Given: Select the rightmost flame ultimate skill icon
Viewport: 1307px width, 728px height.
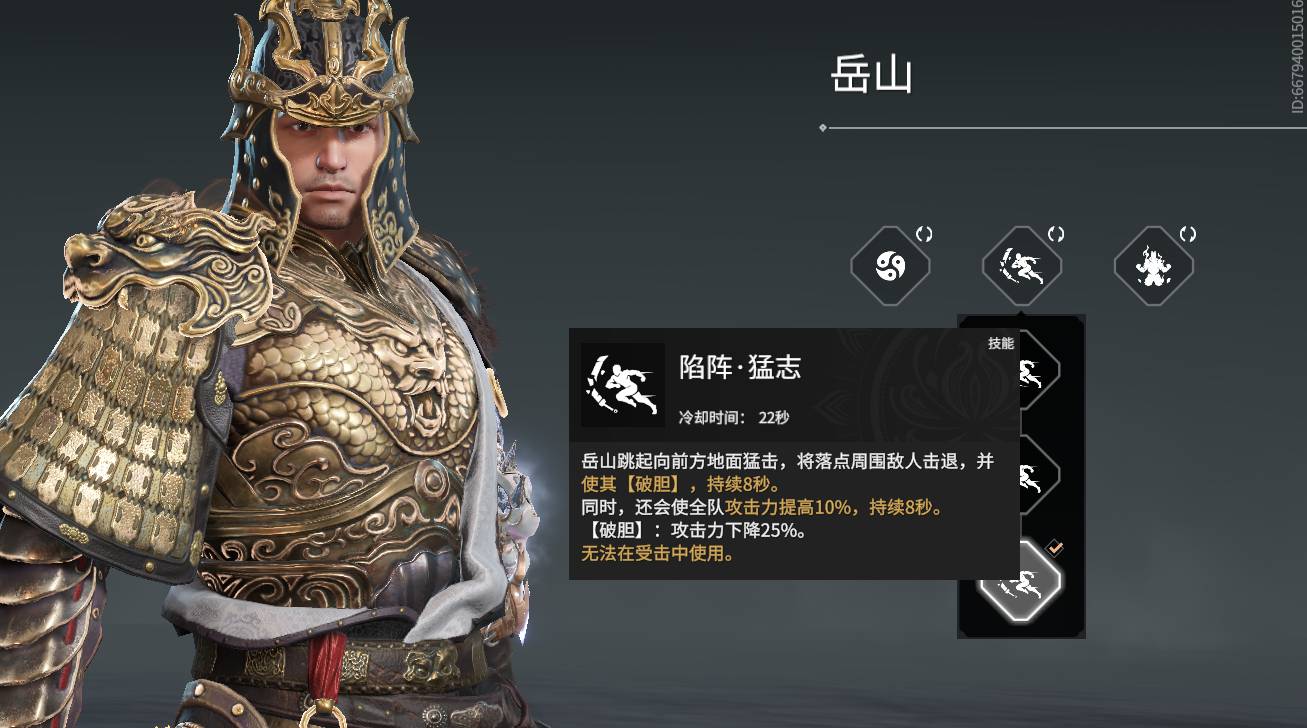Looking at the screenshot, I should pyautogui.click(x=1153, y=266).
